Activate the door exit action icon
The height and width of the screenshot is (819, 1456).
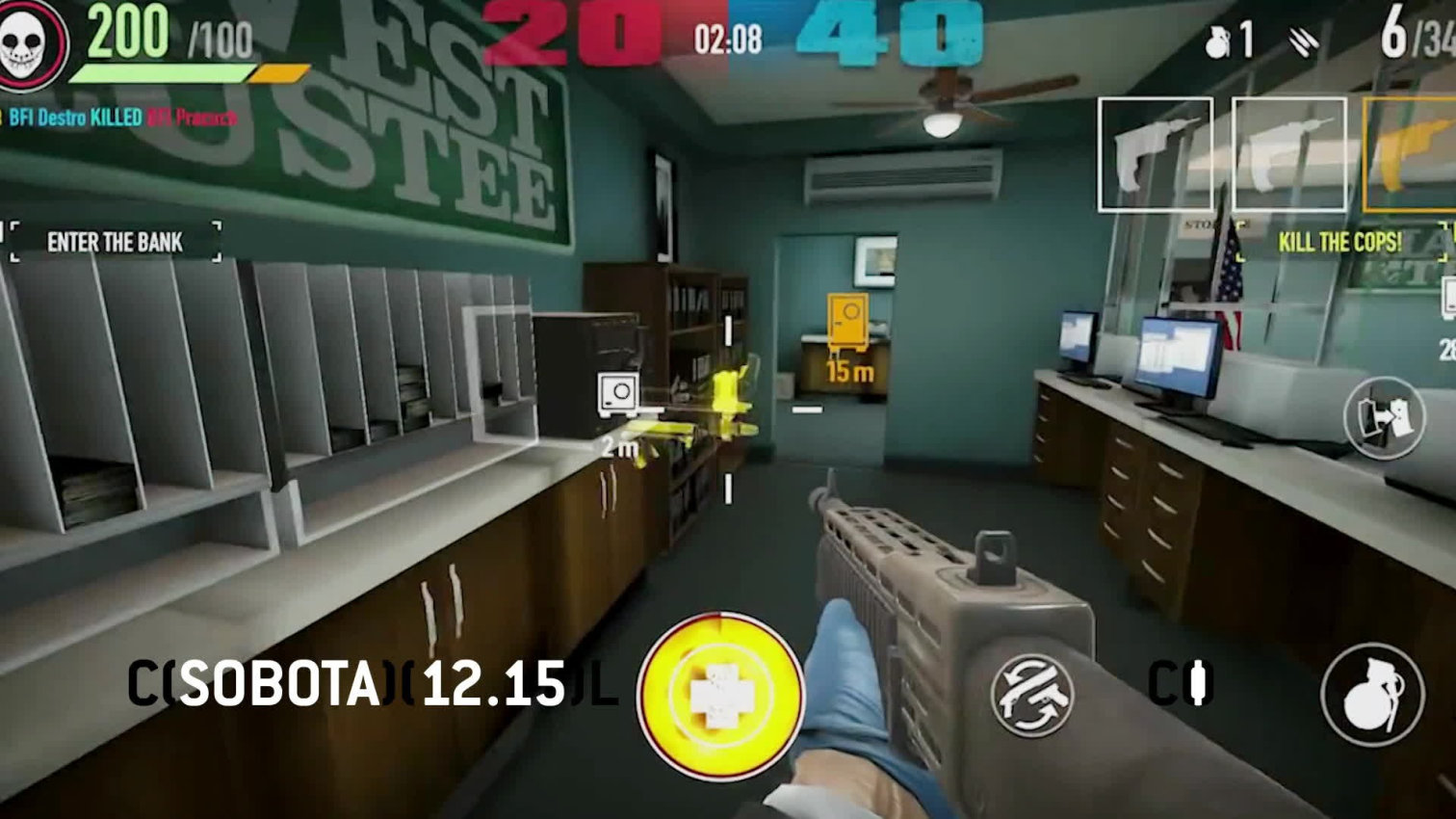pos(1385,418)
